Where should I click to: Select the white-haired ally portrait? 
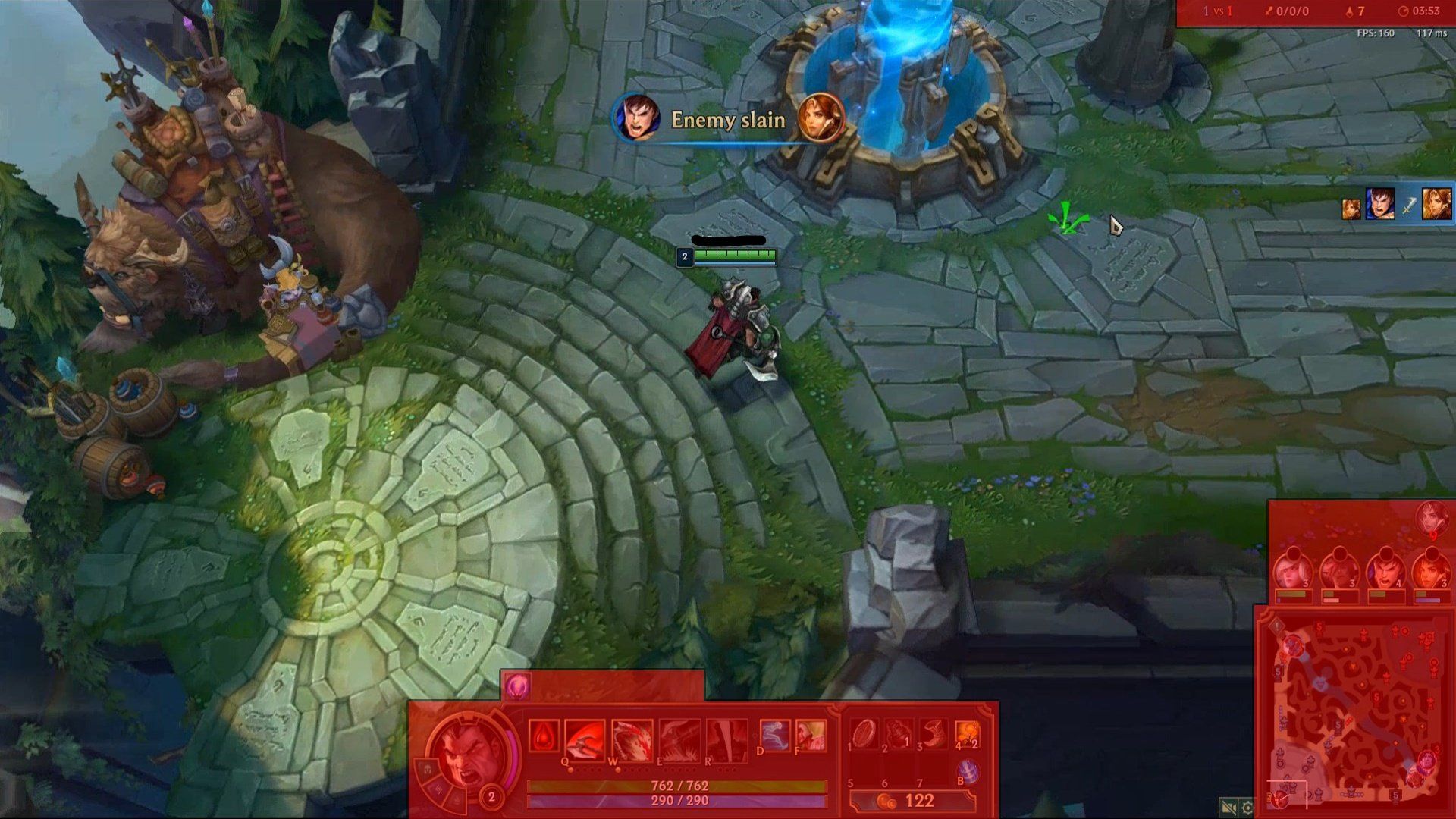coord(1291,573)
